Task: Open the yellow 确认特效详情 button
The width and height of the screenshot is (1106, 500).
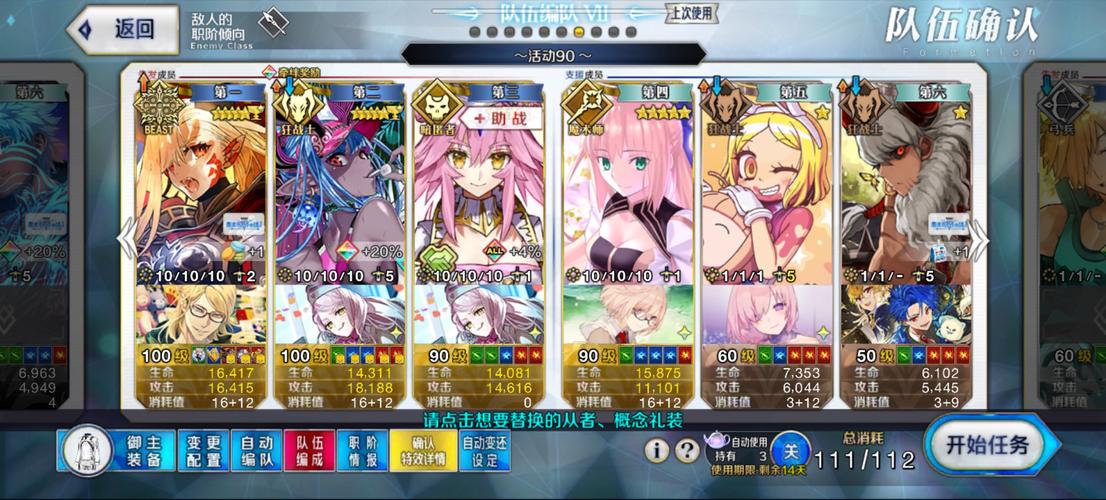Action: (x=423, y=451)
